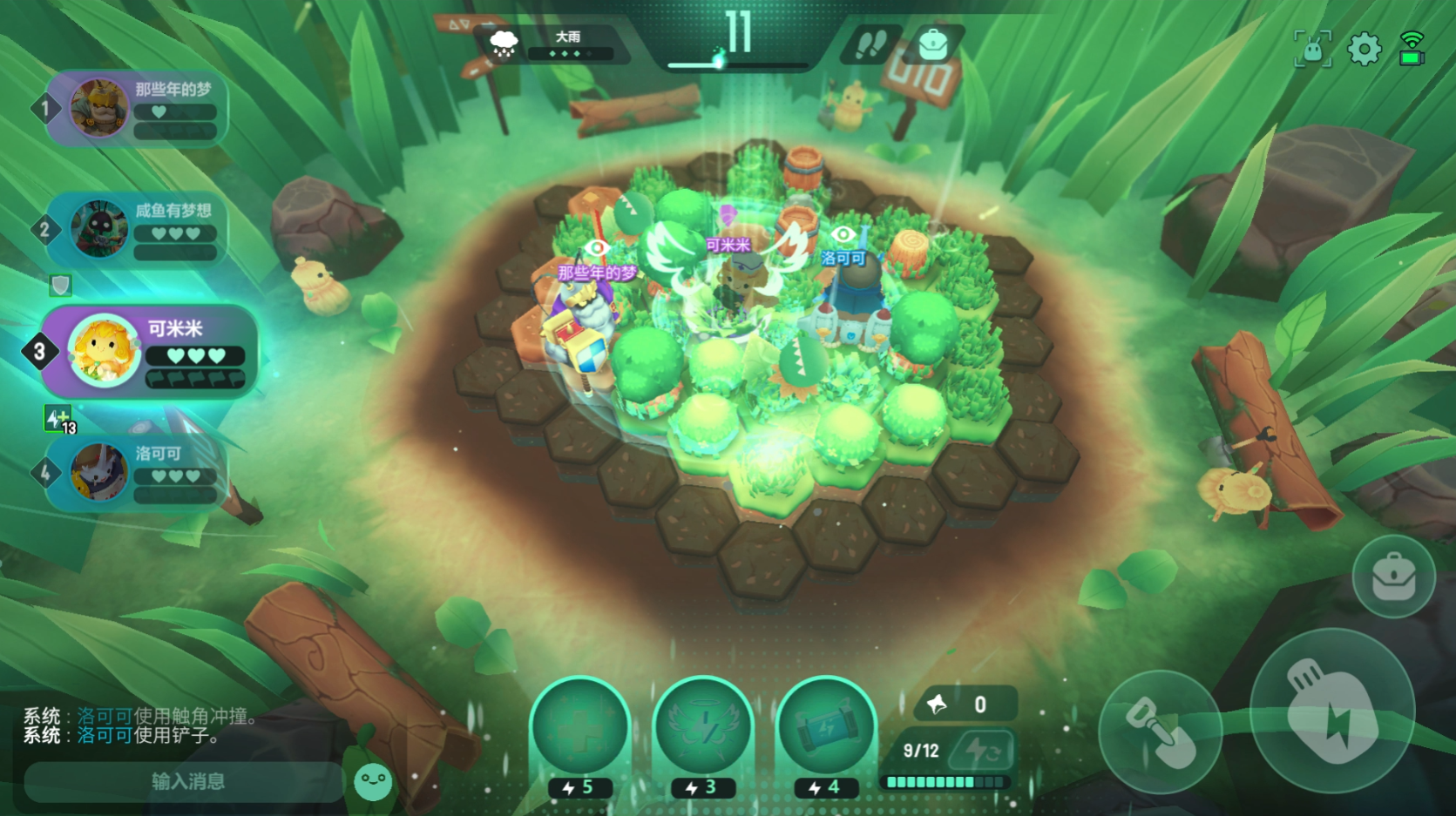The image size is (1456, 816).
Task: Tap the shovel tool button
Action: click(1159, 732)
